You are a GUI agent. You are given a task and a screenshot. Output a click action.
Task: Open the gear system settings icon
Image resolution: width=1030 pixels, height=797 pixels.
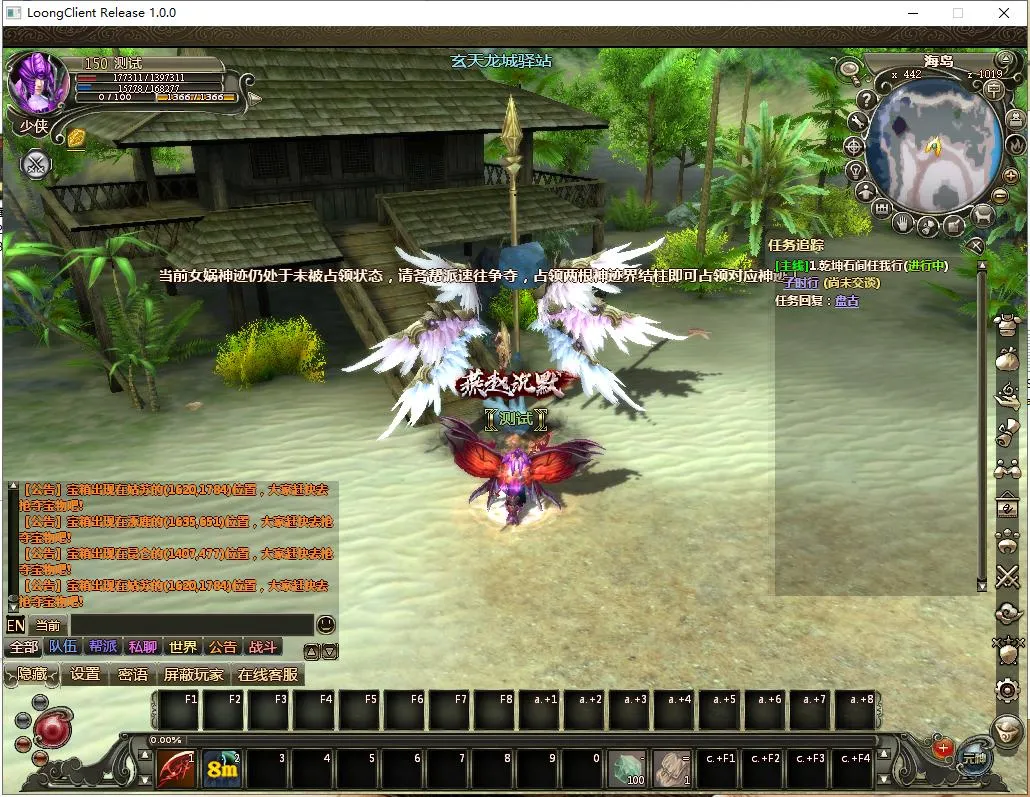1007,690
